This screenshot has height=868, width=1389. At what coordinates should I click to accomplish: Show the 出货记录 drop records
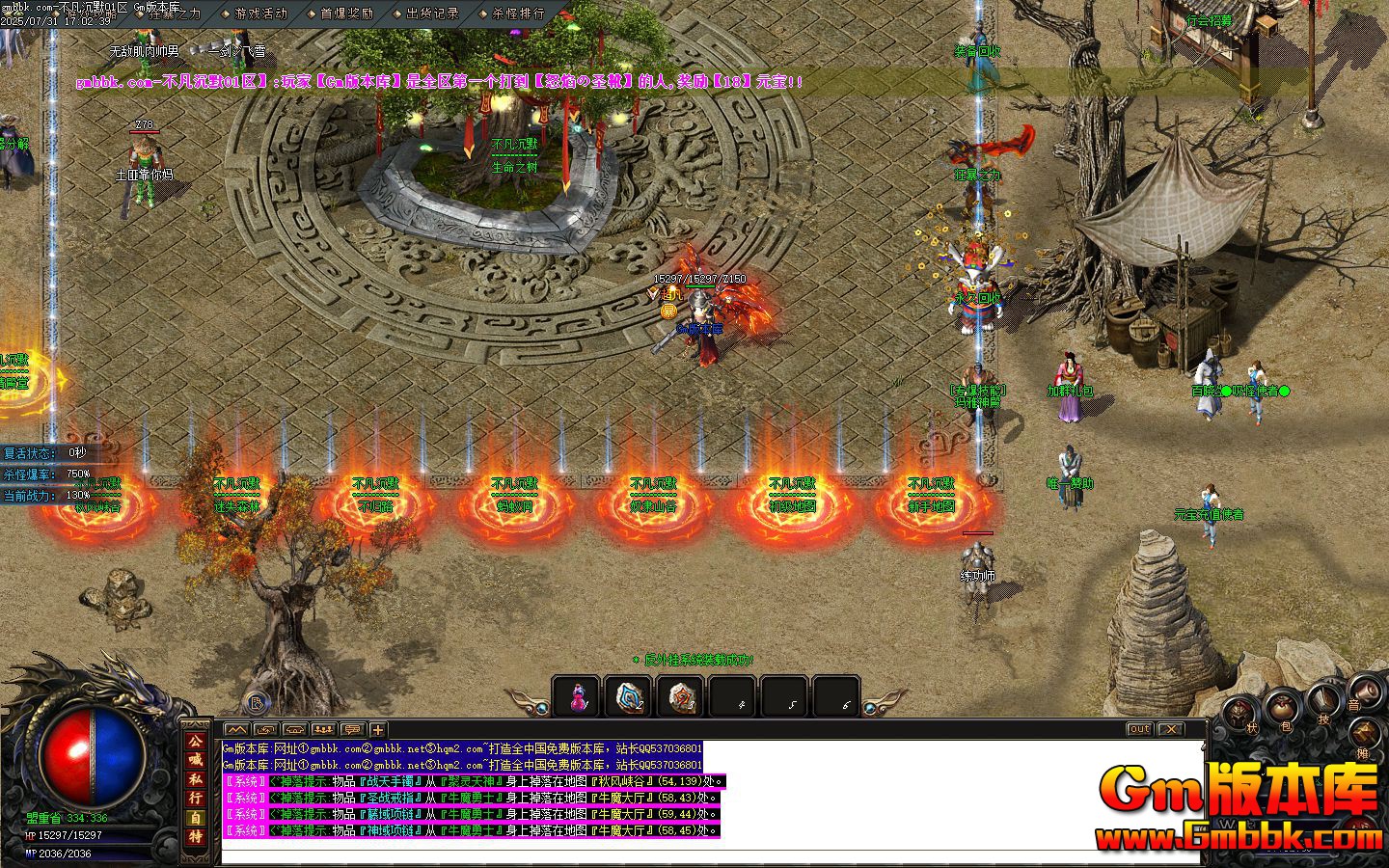click(432, 14)
